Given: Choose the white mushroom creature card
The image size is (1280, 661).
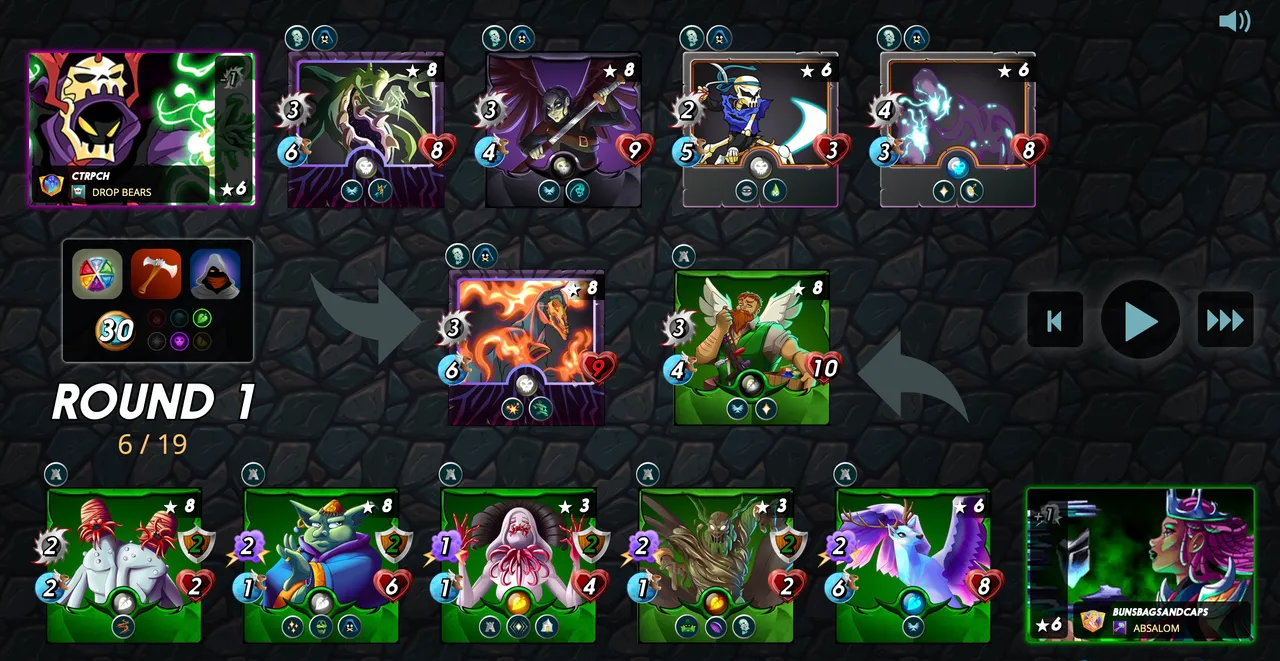Looking at the screenshot, I should tap(124, 565).
